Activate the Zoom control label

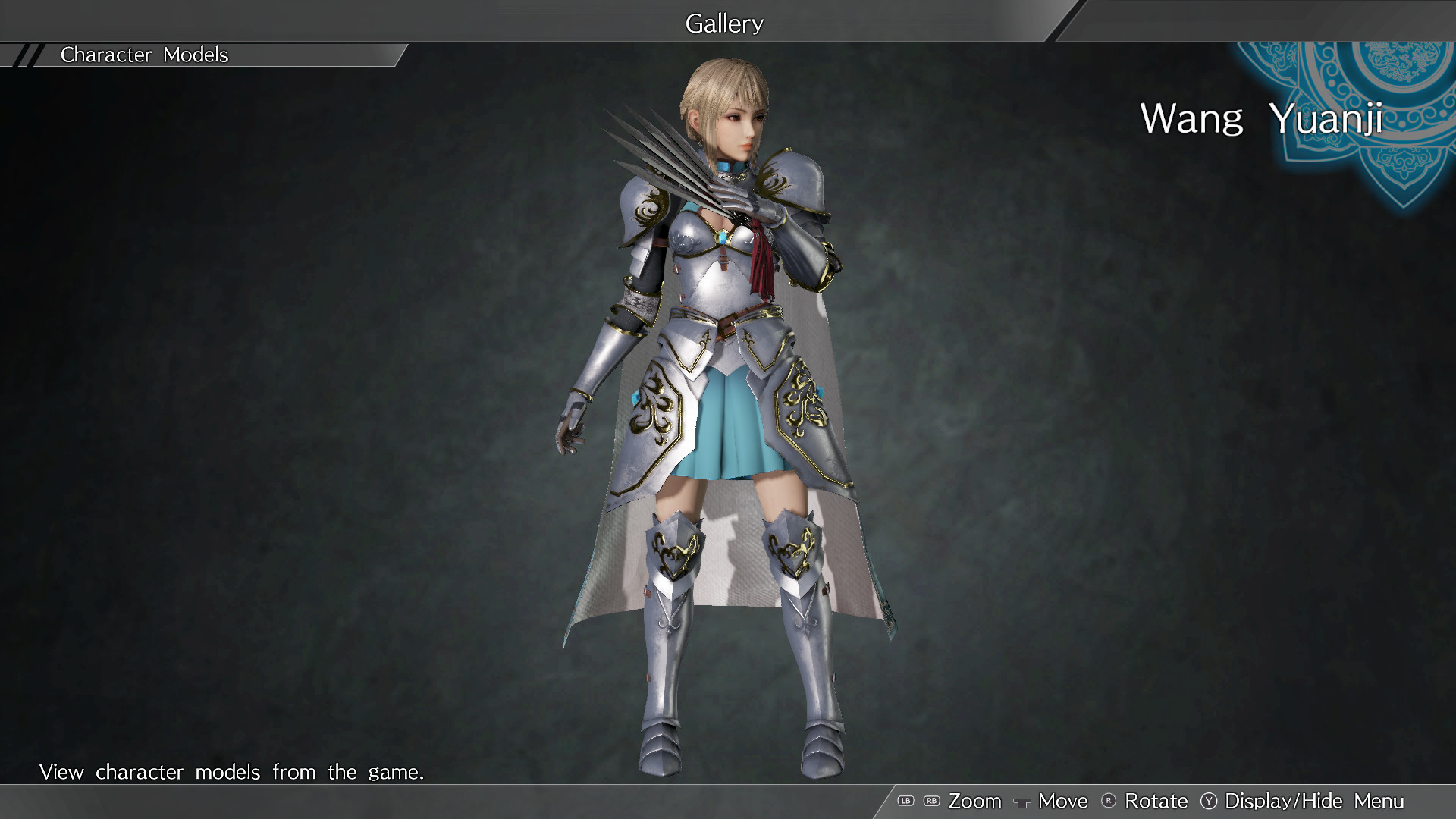coord(976,801)
